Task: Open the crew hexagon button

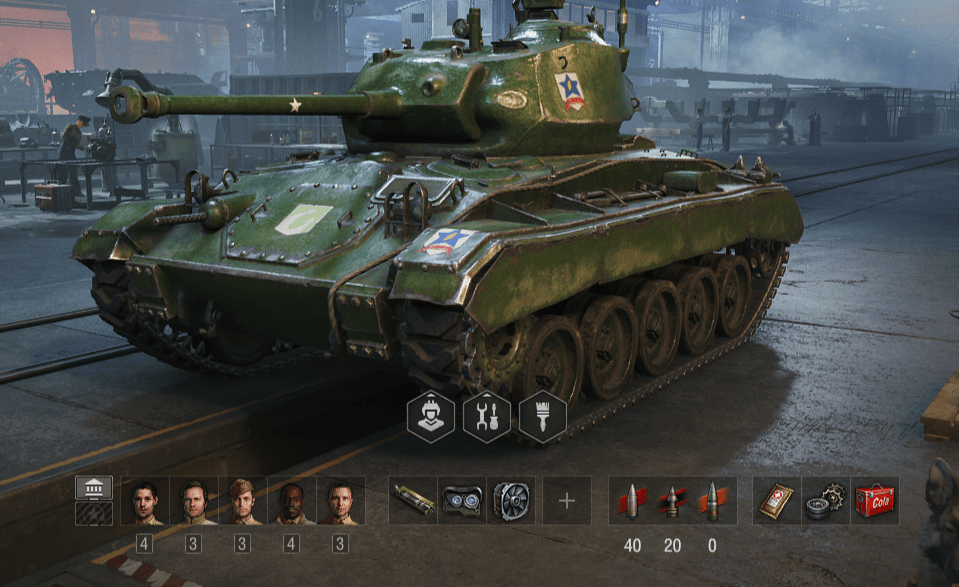Action: coord(431,415)
